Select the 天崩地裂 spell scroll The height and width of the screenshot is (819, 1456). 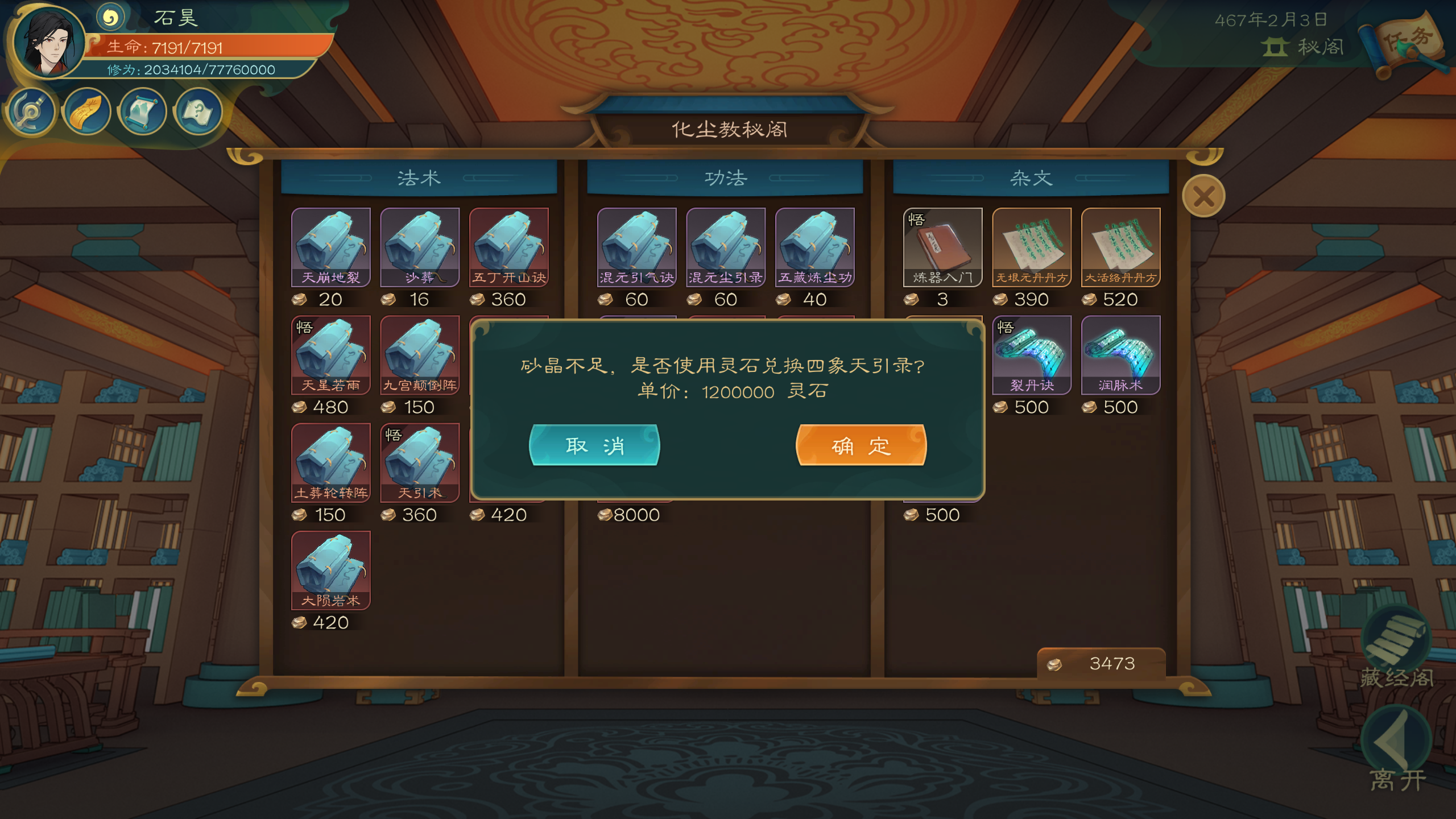[x=330, y=247]
